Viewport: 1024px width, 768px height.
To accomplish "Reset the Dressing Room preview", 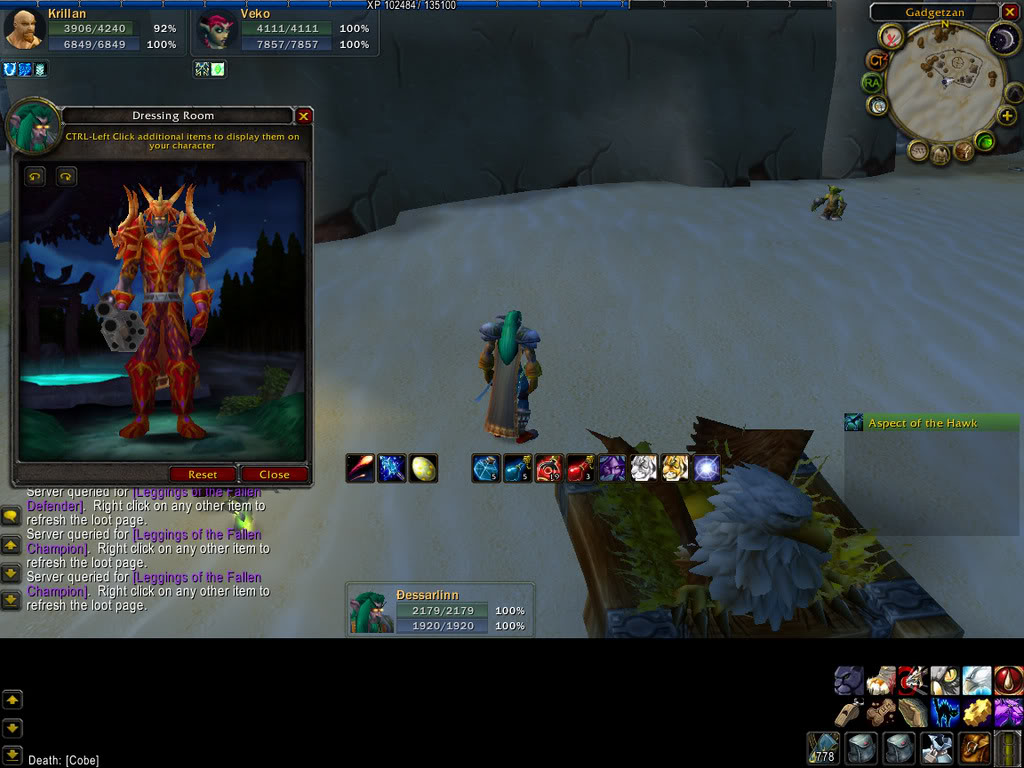I will 203,474.
